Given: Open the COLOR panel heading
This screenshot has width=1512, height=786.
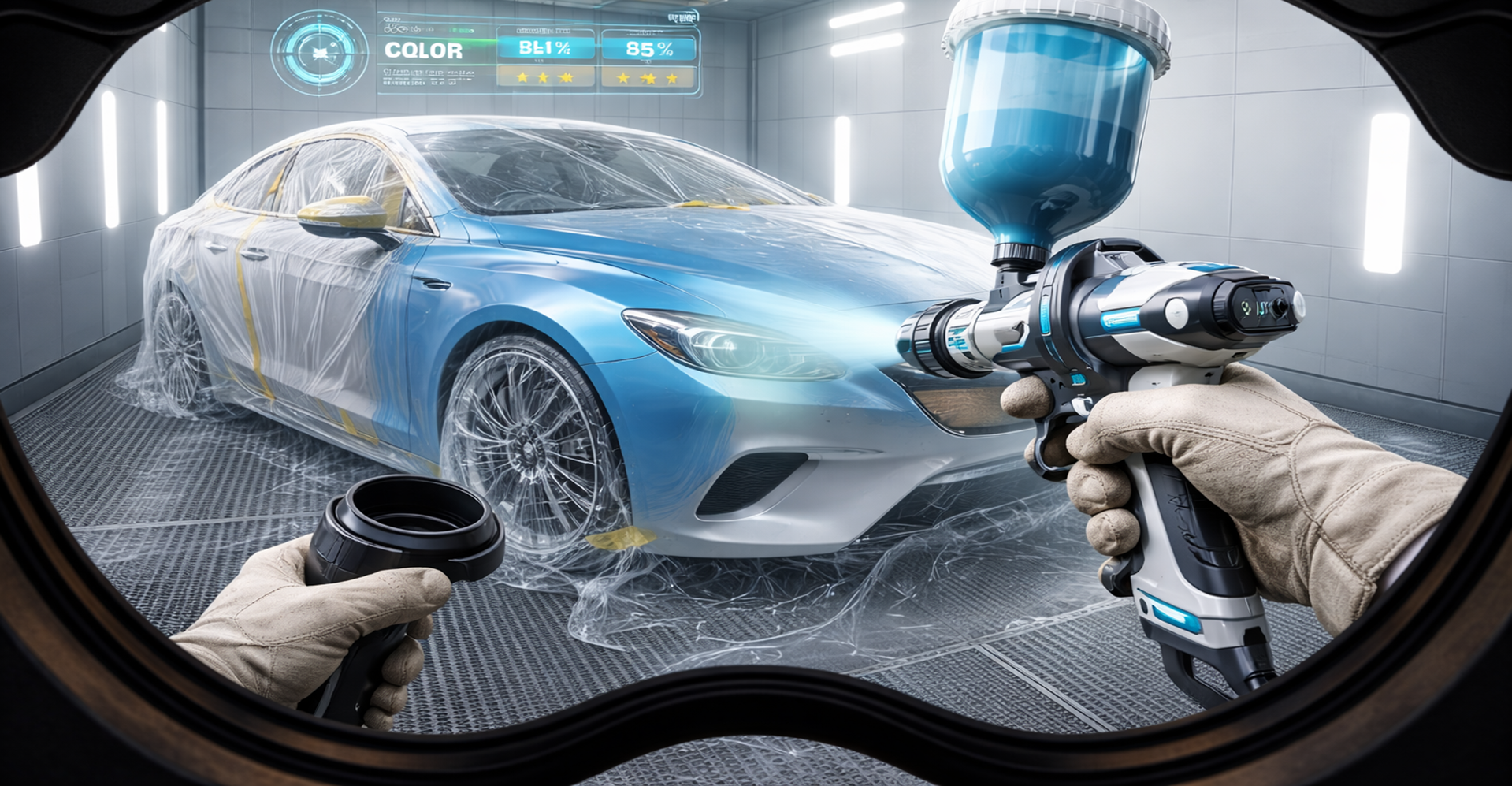Looking at the screenshot, I should [x=423, y=51].
